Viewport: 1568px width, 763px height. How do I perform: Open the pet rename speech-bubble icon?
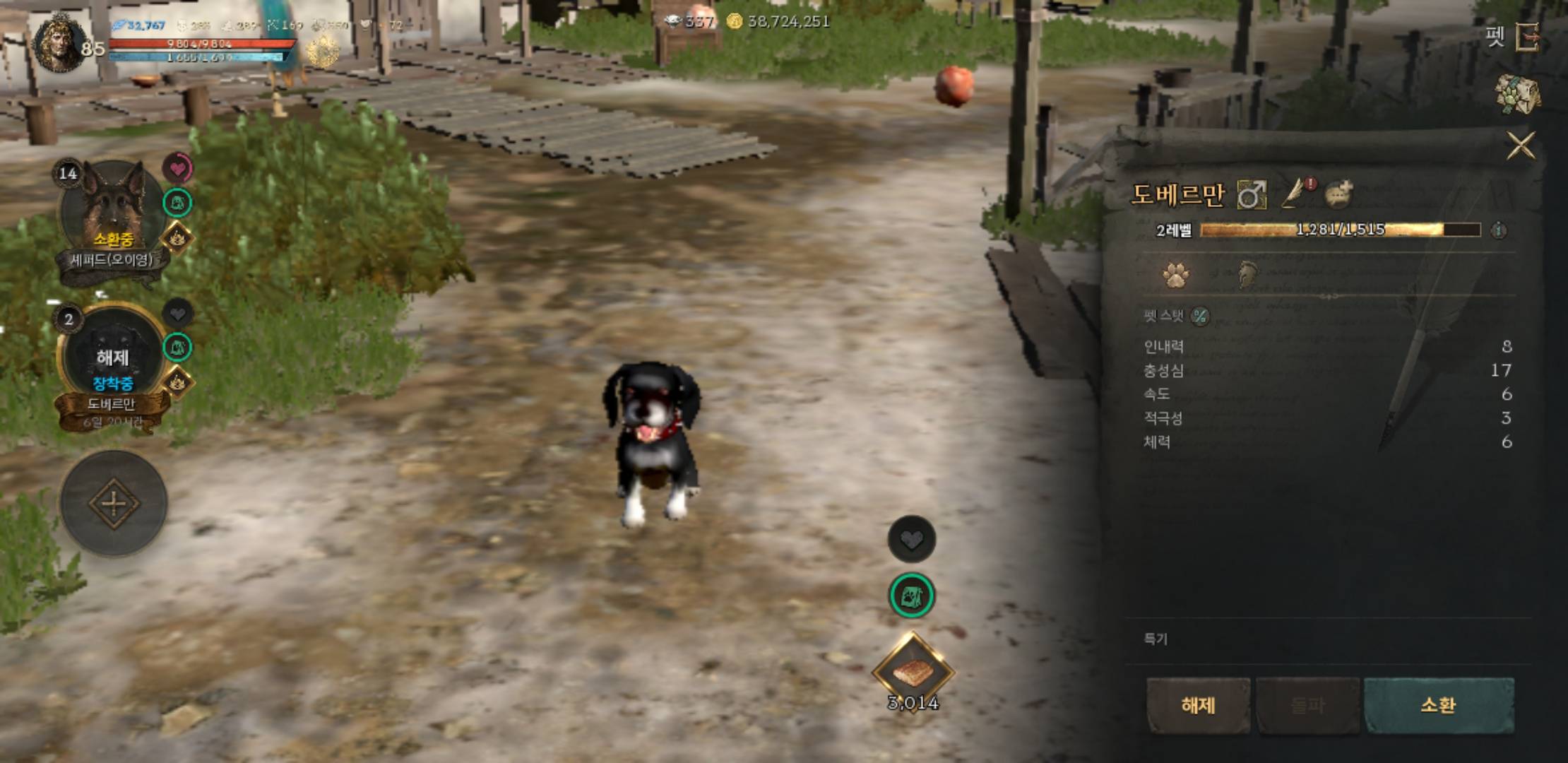click(x=1338, y=196)
